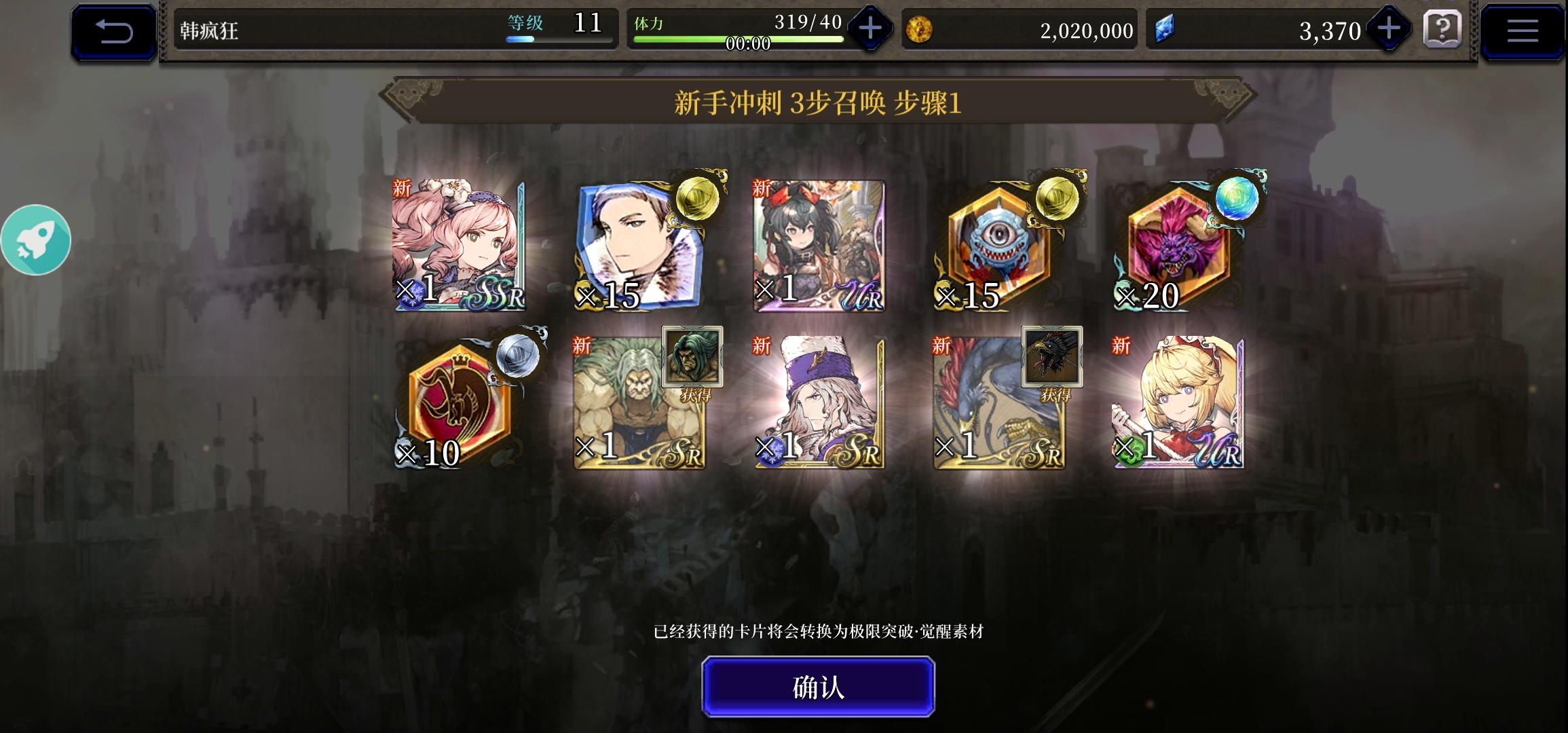Open the hamburger menu

1523,30
